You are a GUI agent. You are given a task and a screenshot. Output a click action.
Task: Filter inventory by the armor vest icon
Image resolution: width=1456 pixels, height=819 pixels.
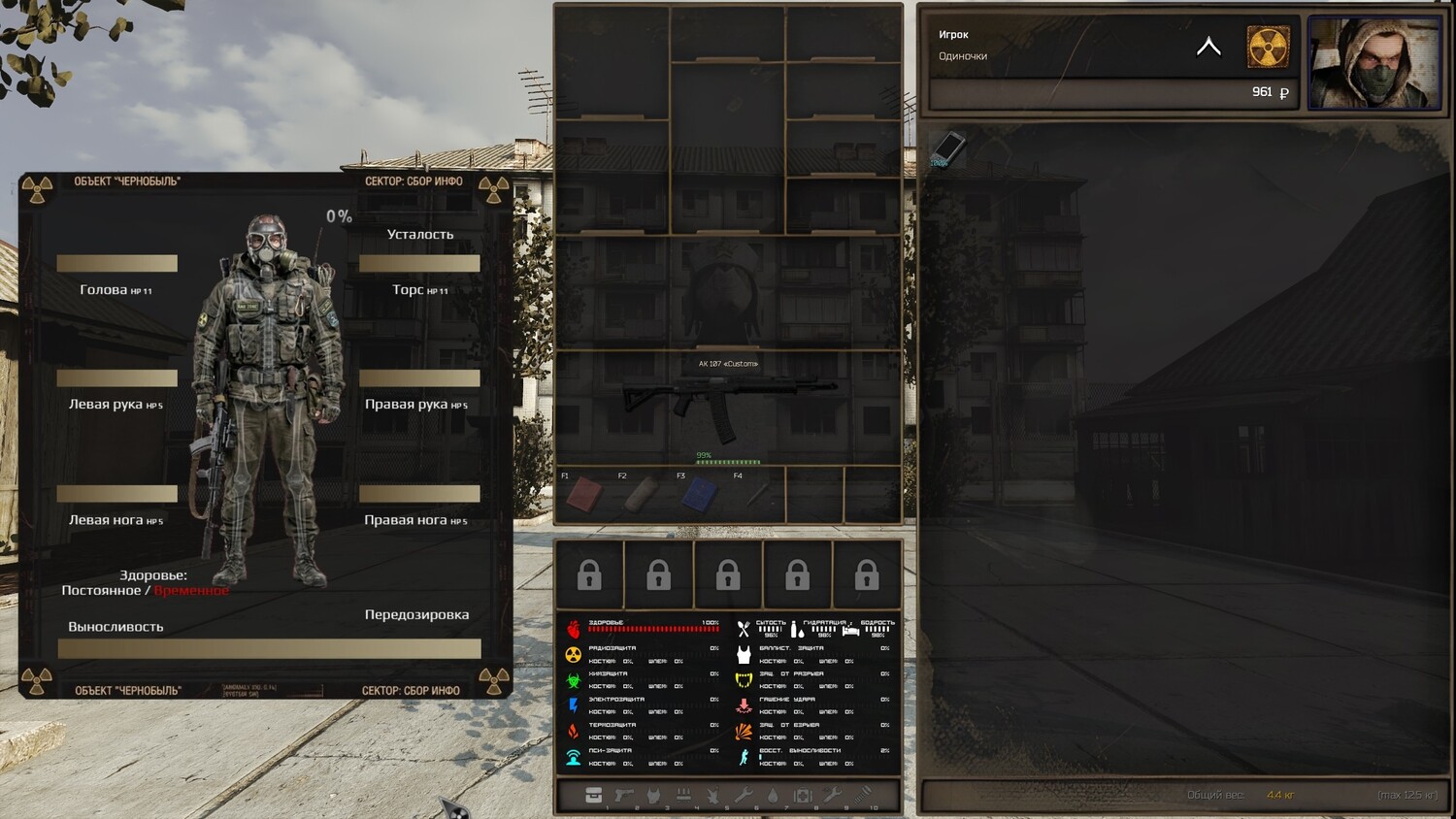(x=653, y=796)
